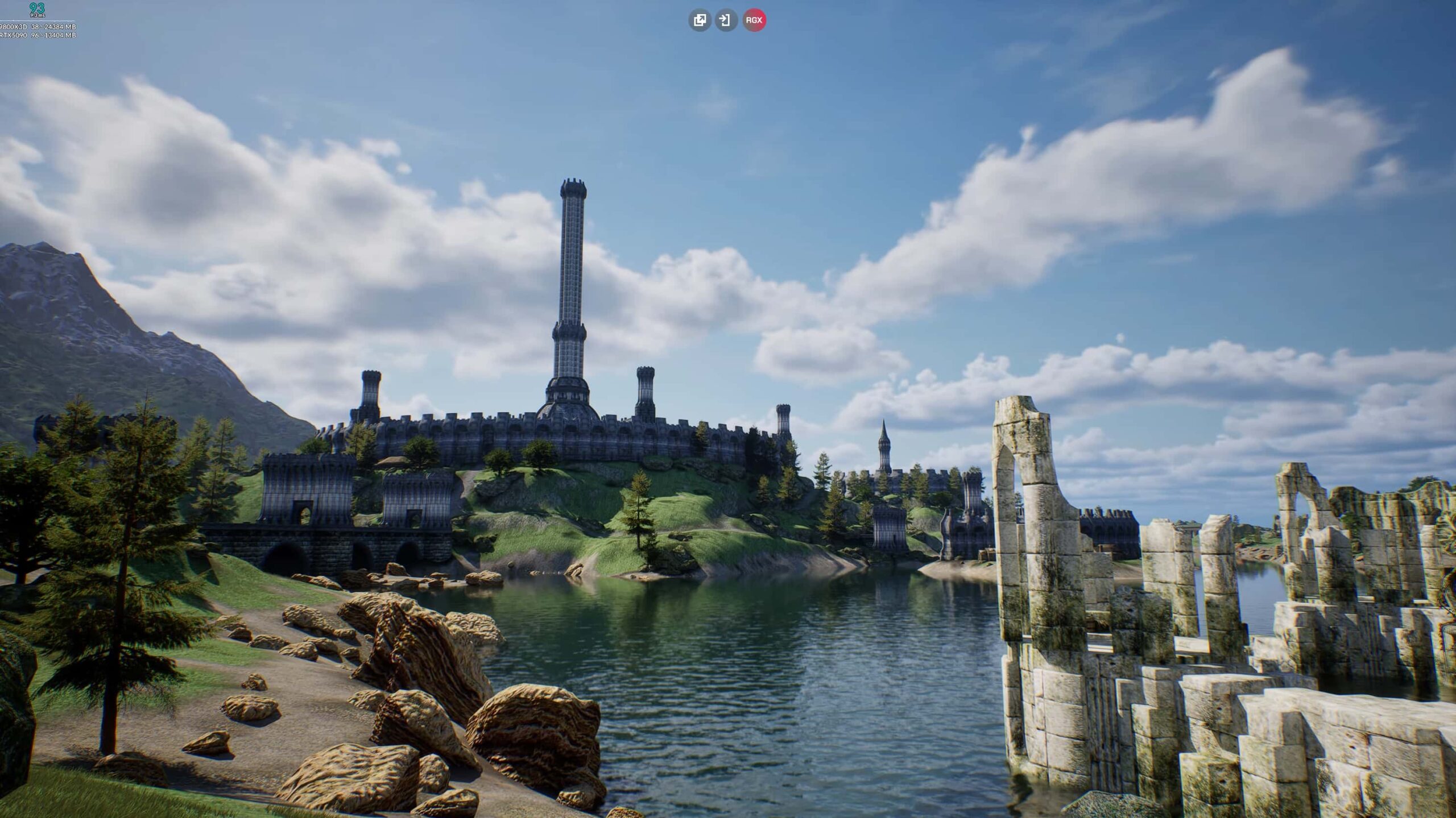Click the pop-out window overlay button
The height and width of the screenshot is (818, 1456).
(x=700, y=20)
